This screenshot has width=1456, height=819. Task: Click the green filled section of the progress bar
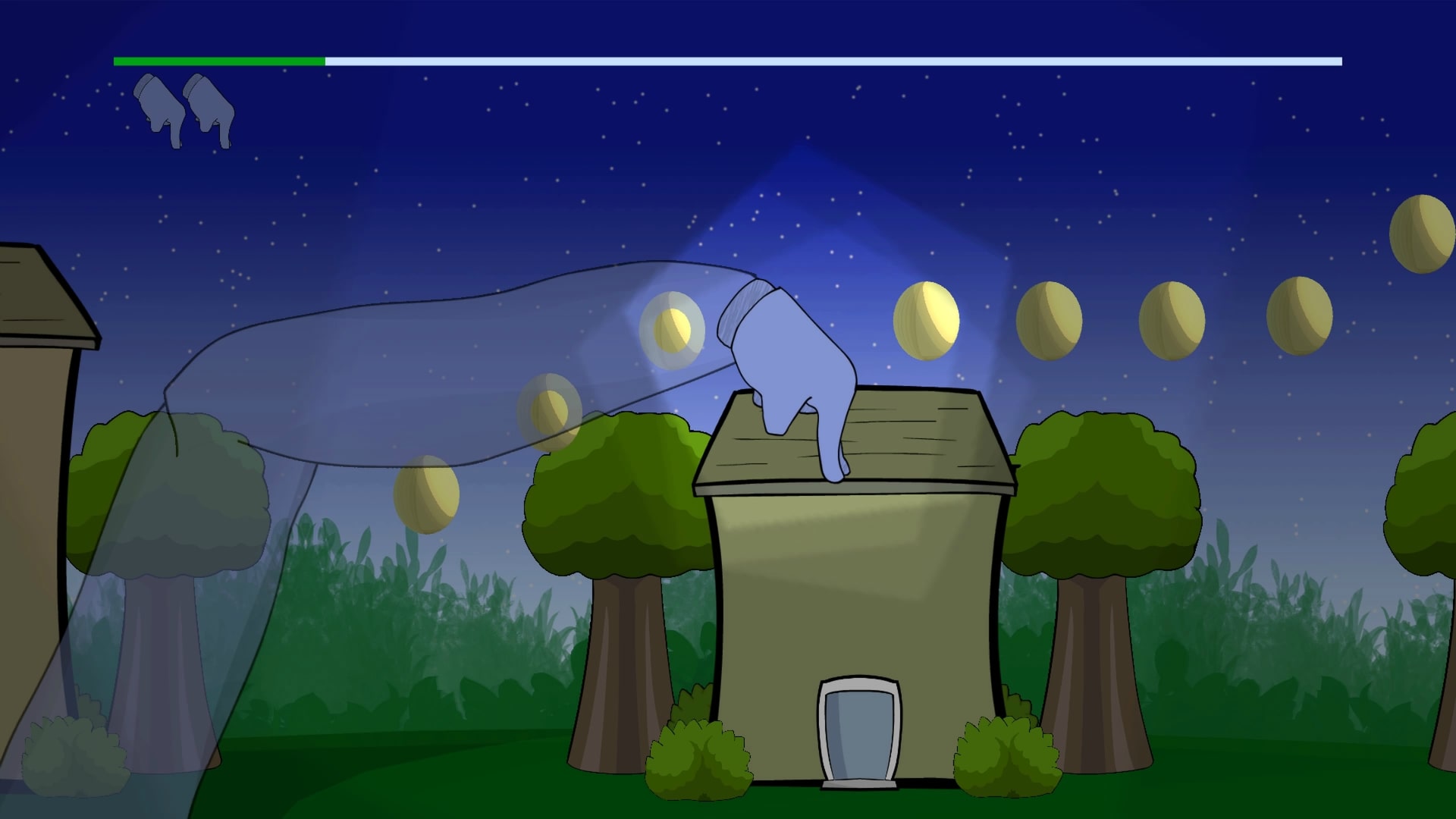tap(220, 58)
